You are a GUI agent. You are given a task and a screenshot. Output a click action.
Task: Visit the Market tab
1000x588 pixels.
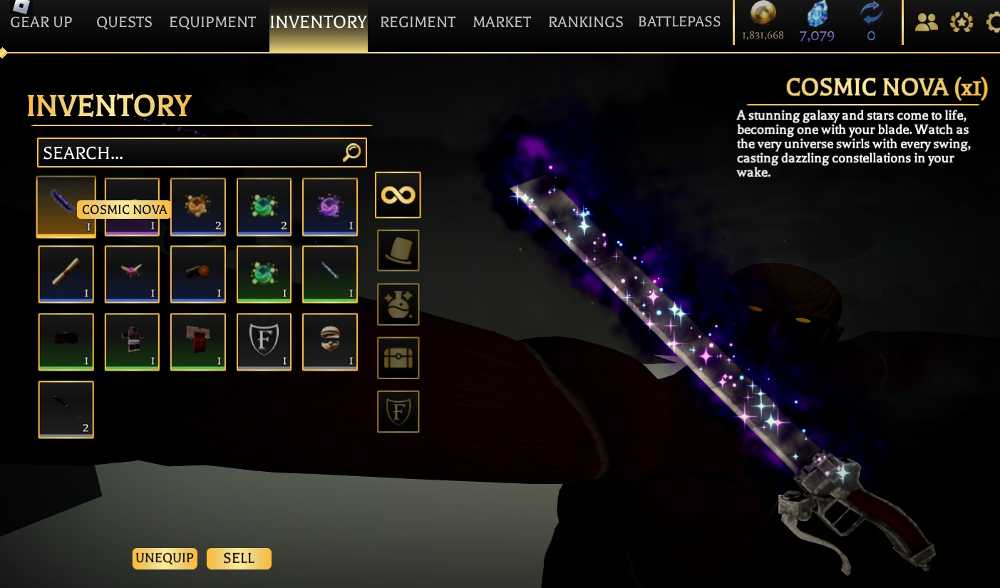(502, 22)
